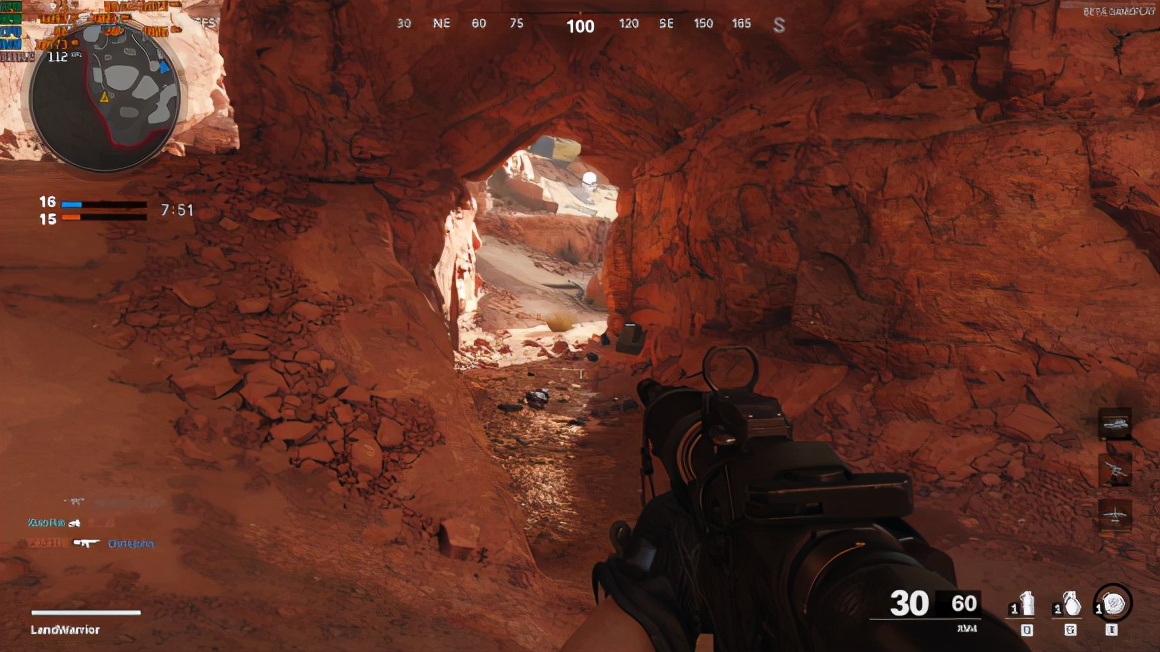Select the yellow triangle marker on the minimap
The width and height of the screenshot is (1160, 652).
(103, 97)
